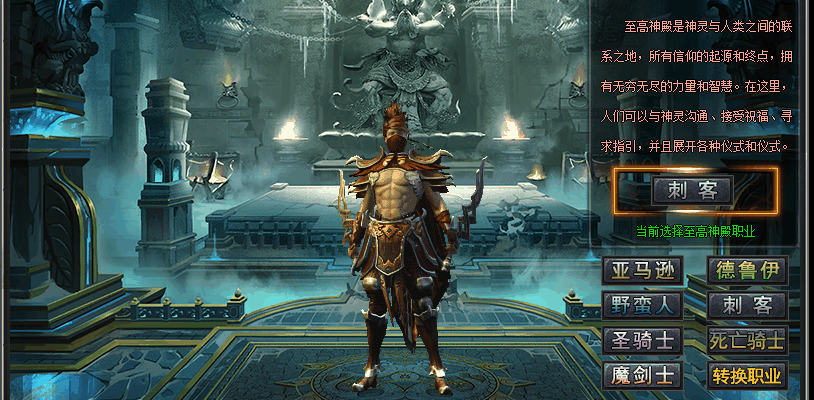Viewport: 814px width, 400px height.
Task: Select the 亚马逊 class button
Action: (643, 270)
